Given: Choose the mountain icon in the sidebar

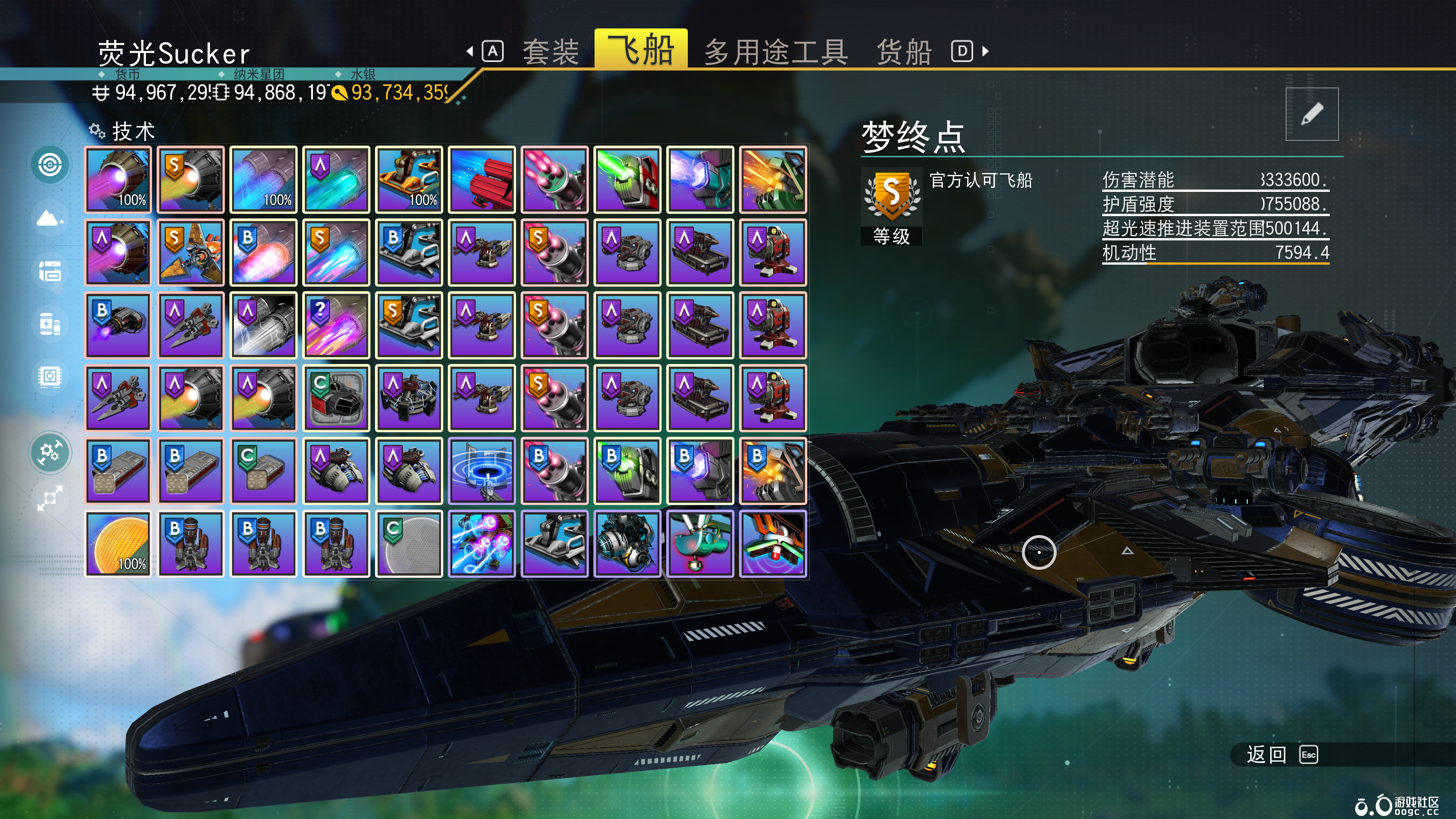Looking at the screenshot, I should [x=50, y=218].
